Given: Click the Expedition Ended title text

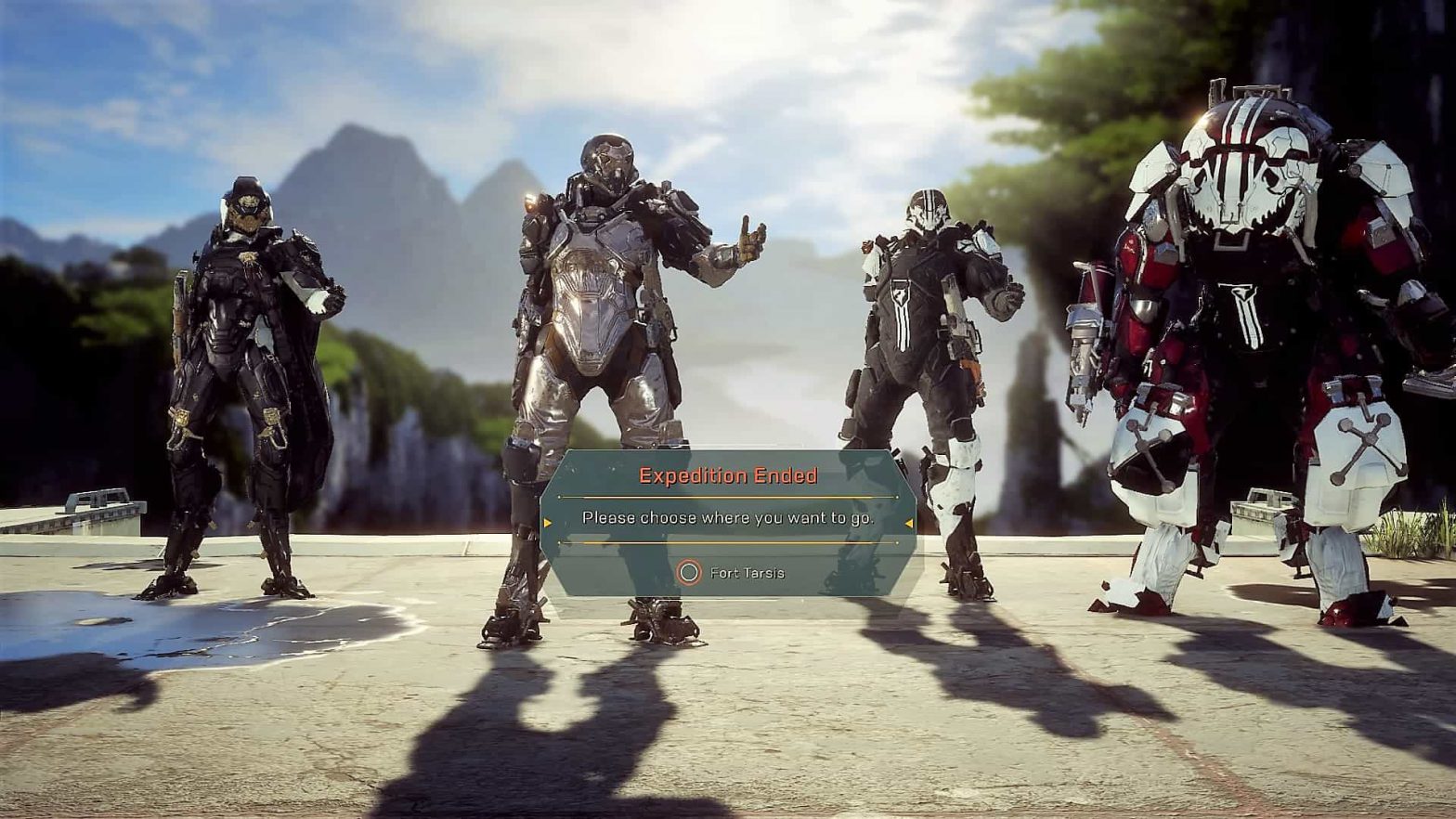Looking at the screenshot, I should click(x=727, y=475).
